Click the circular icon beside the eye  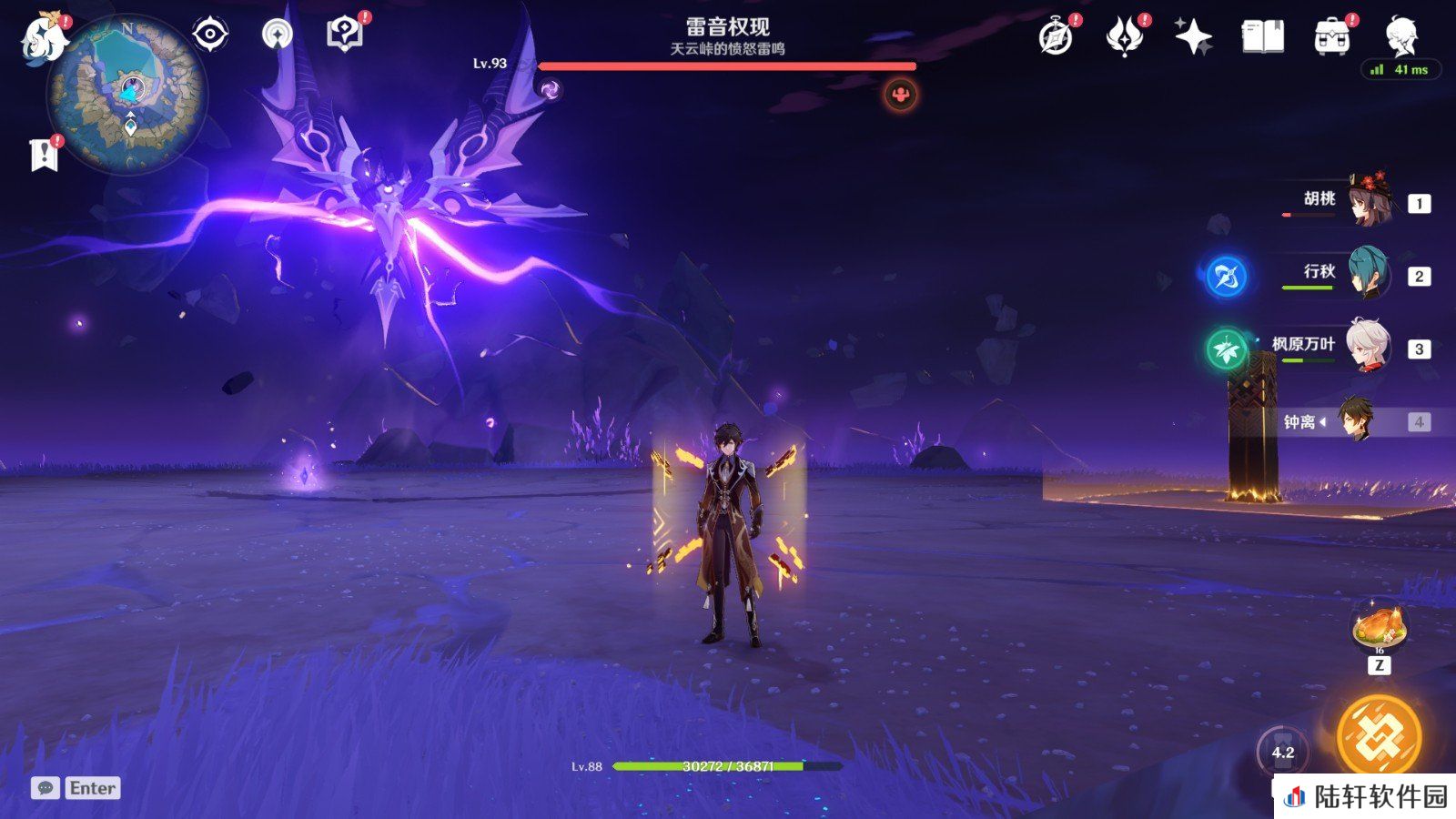pos(278,35)
